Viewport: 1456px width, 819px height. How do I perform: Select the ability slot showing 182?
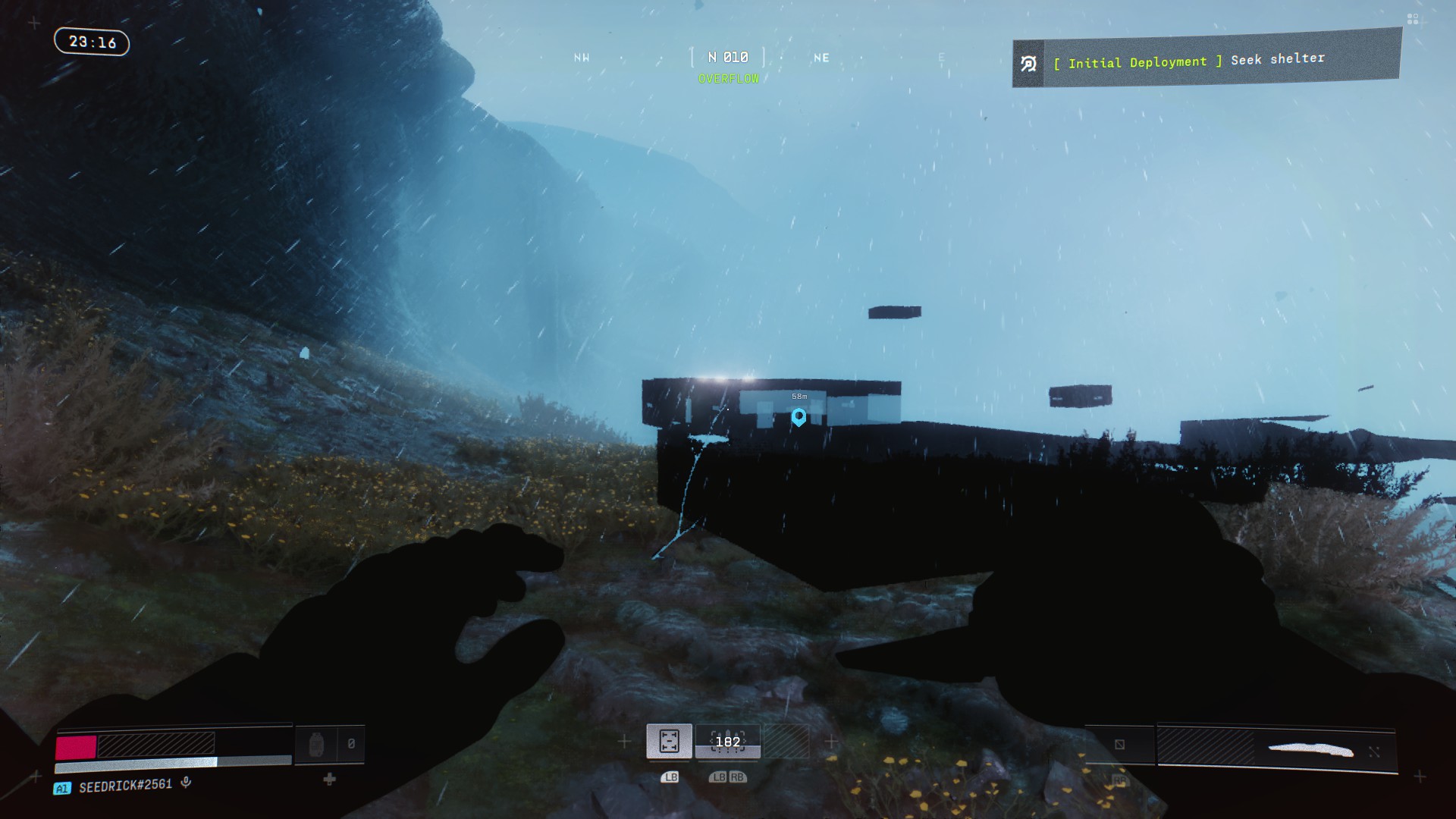[x=728, y=742]
